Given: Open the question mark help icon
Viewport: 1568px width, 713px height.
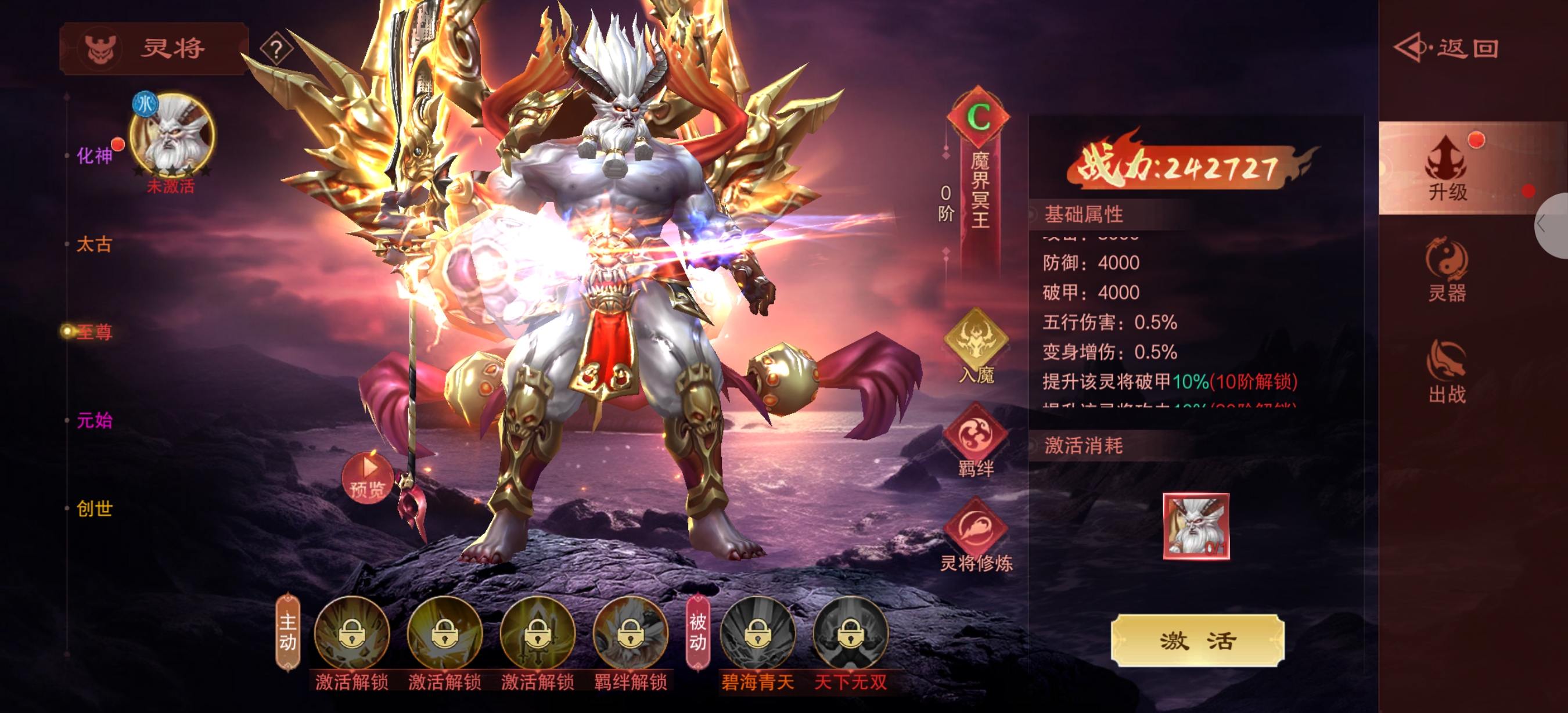Looking at the screenshot, I should pos(276,49).
